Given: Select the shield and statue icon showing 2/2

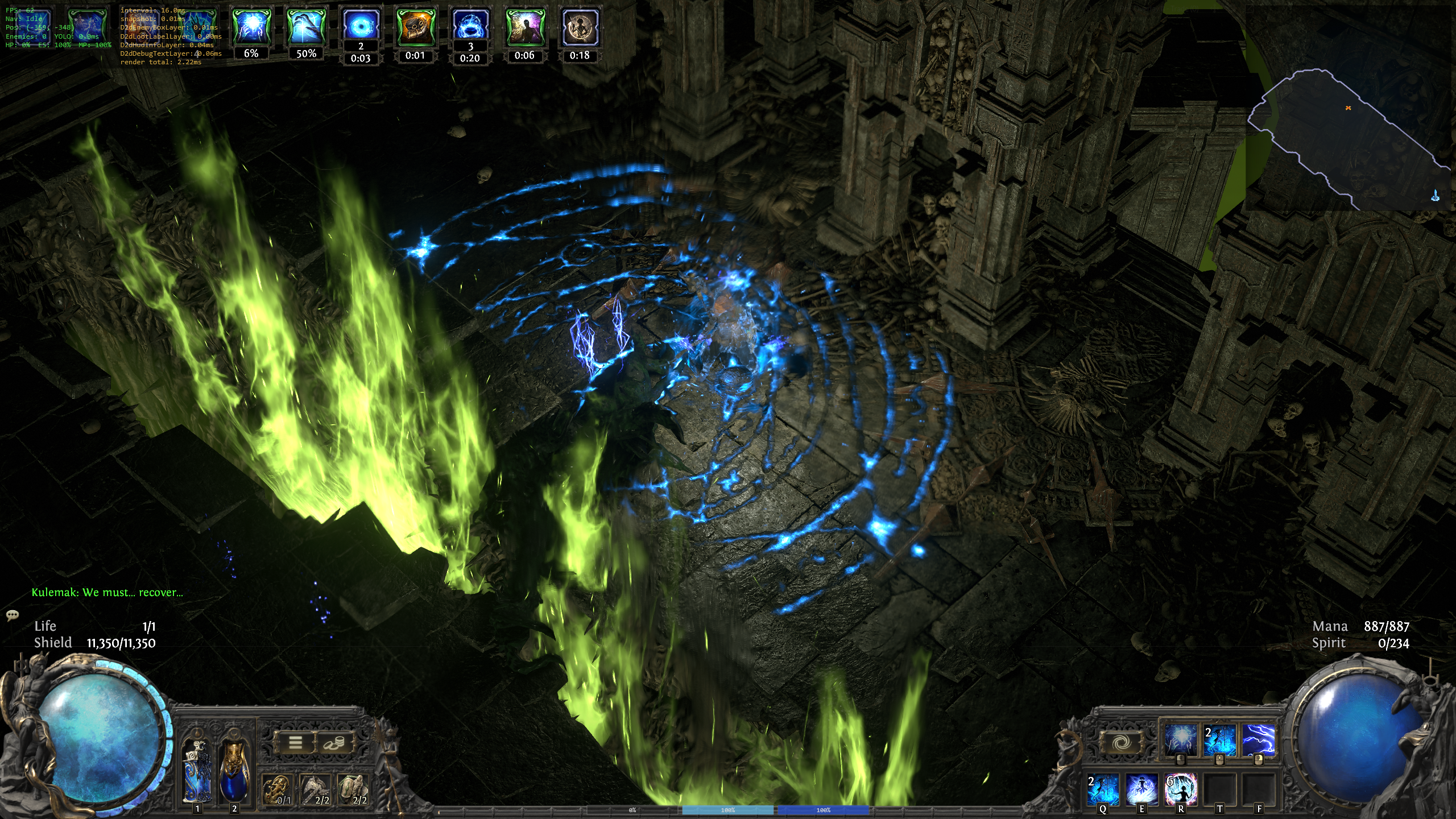Looking at the screenshot, I should coord(353,789).
